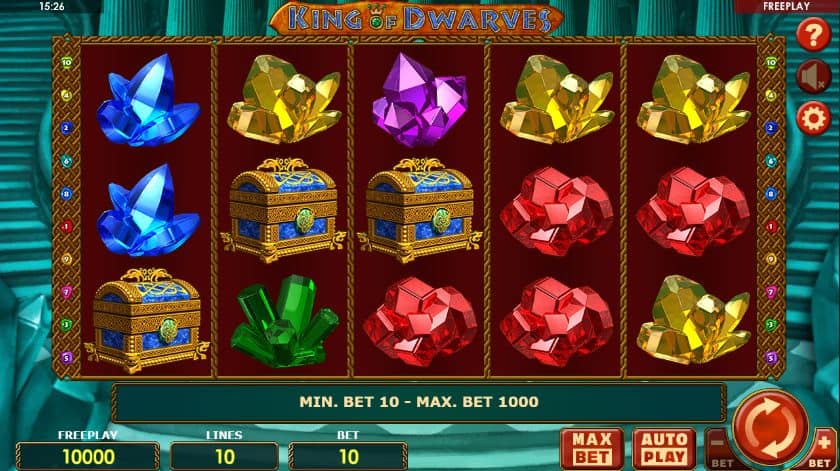
Task: Spin the reels with the red button
Action: (x=771, y=427)
